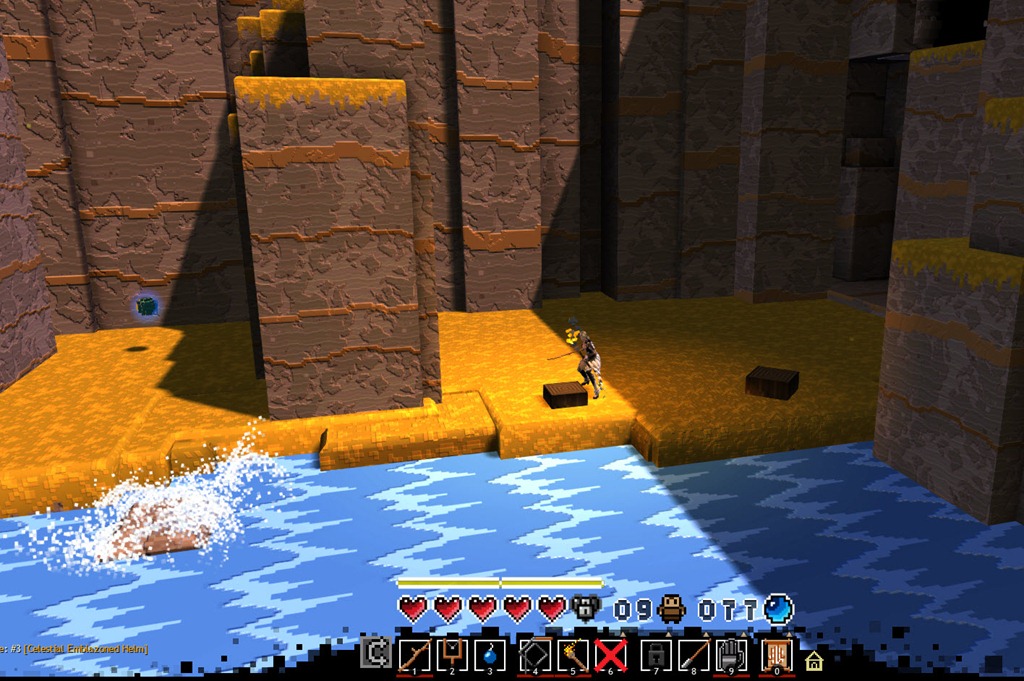Choose the gauntlet glove in slot 9

[x=732, y=655]
